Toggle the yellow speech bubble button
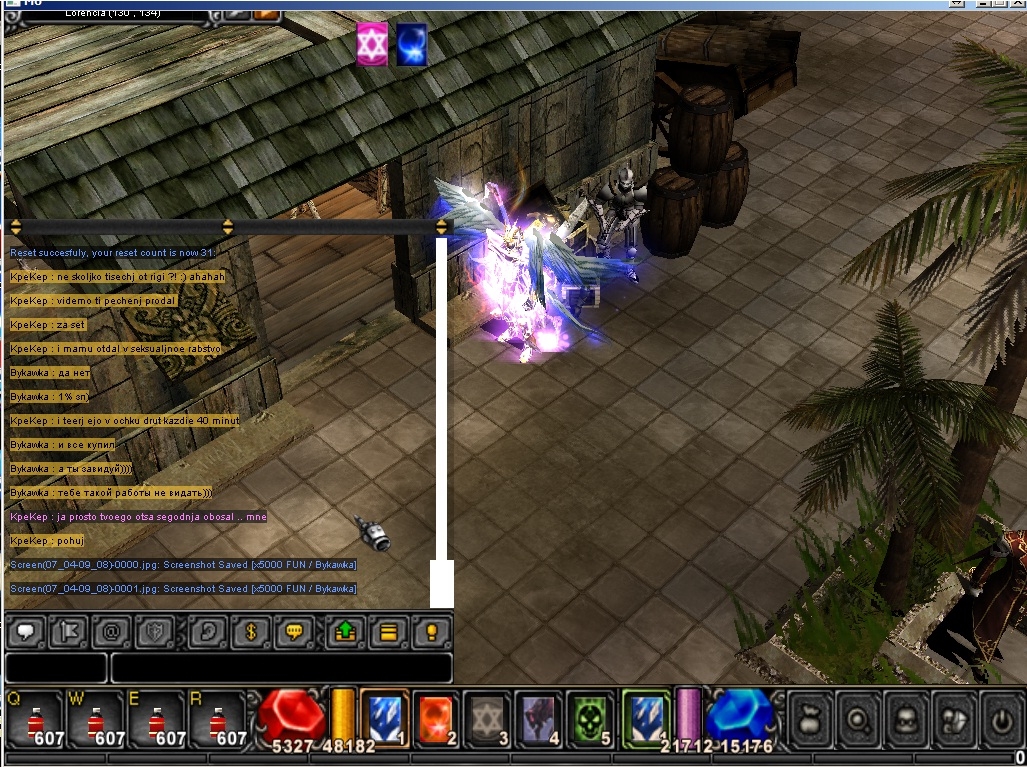Viewport: 1027px width, 767px height. point(294,632)
